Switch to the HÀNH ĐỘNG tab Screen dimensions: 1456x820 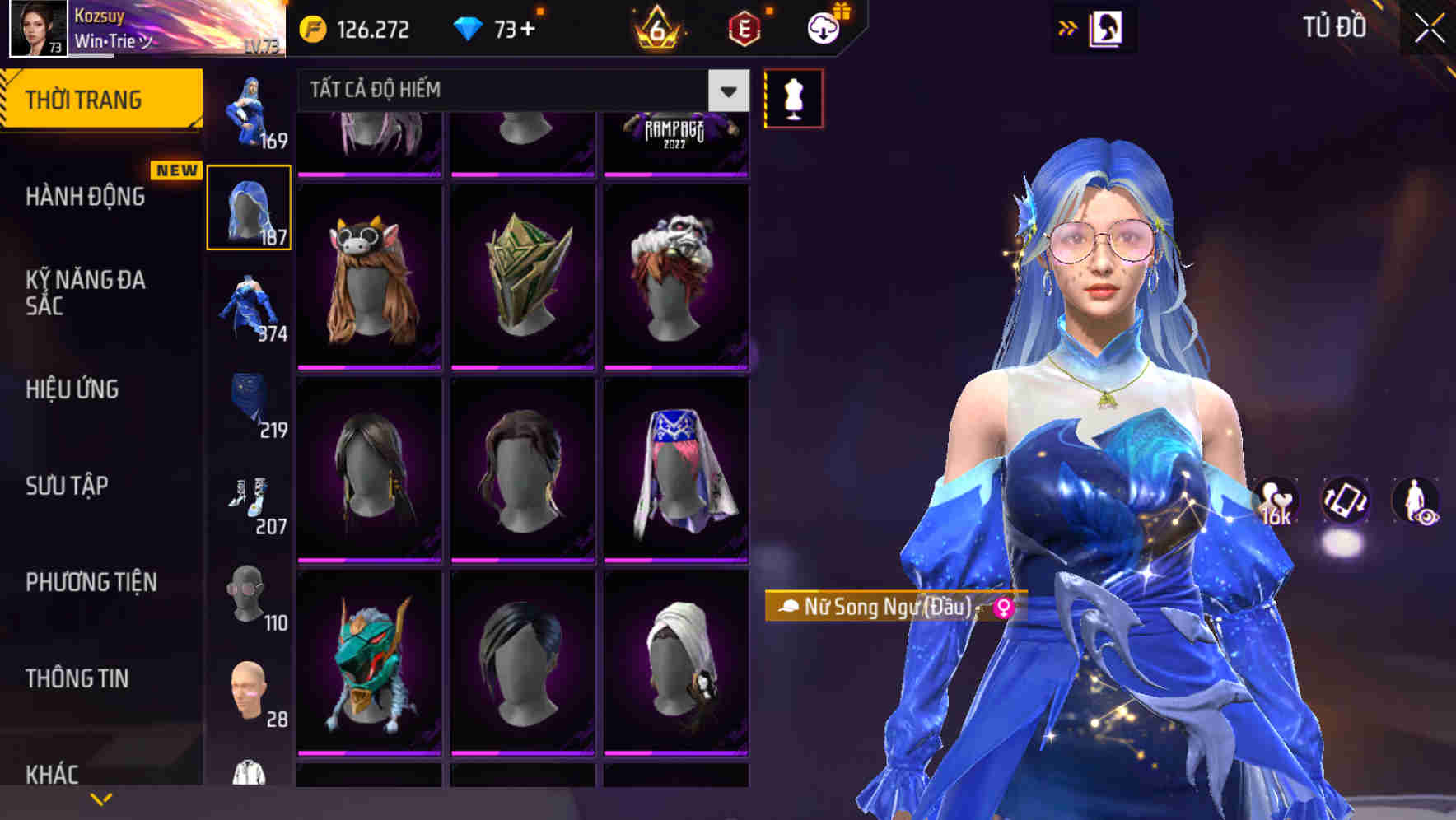pyautogui.click(x=86, y=198)
